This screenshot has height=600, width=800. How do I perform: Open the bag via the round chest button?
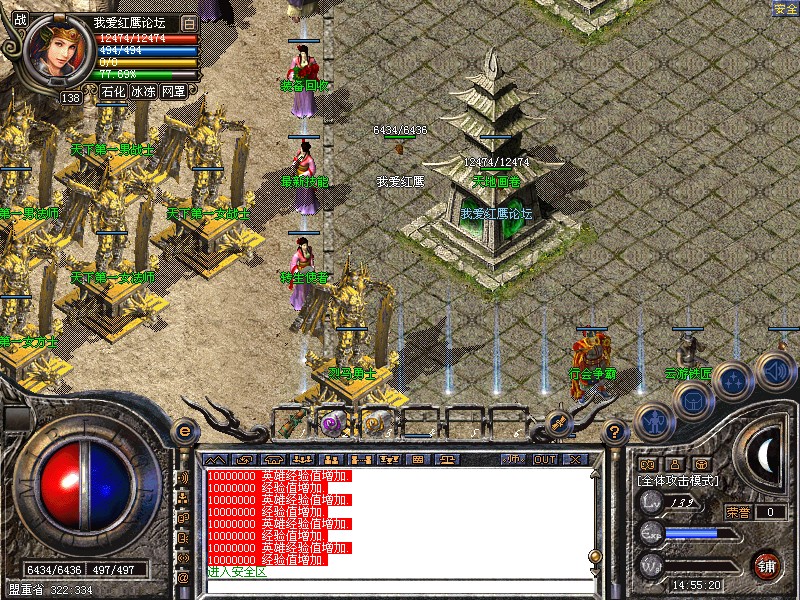click(692, 401)
